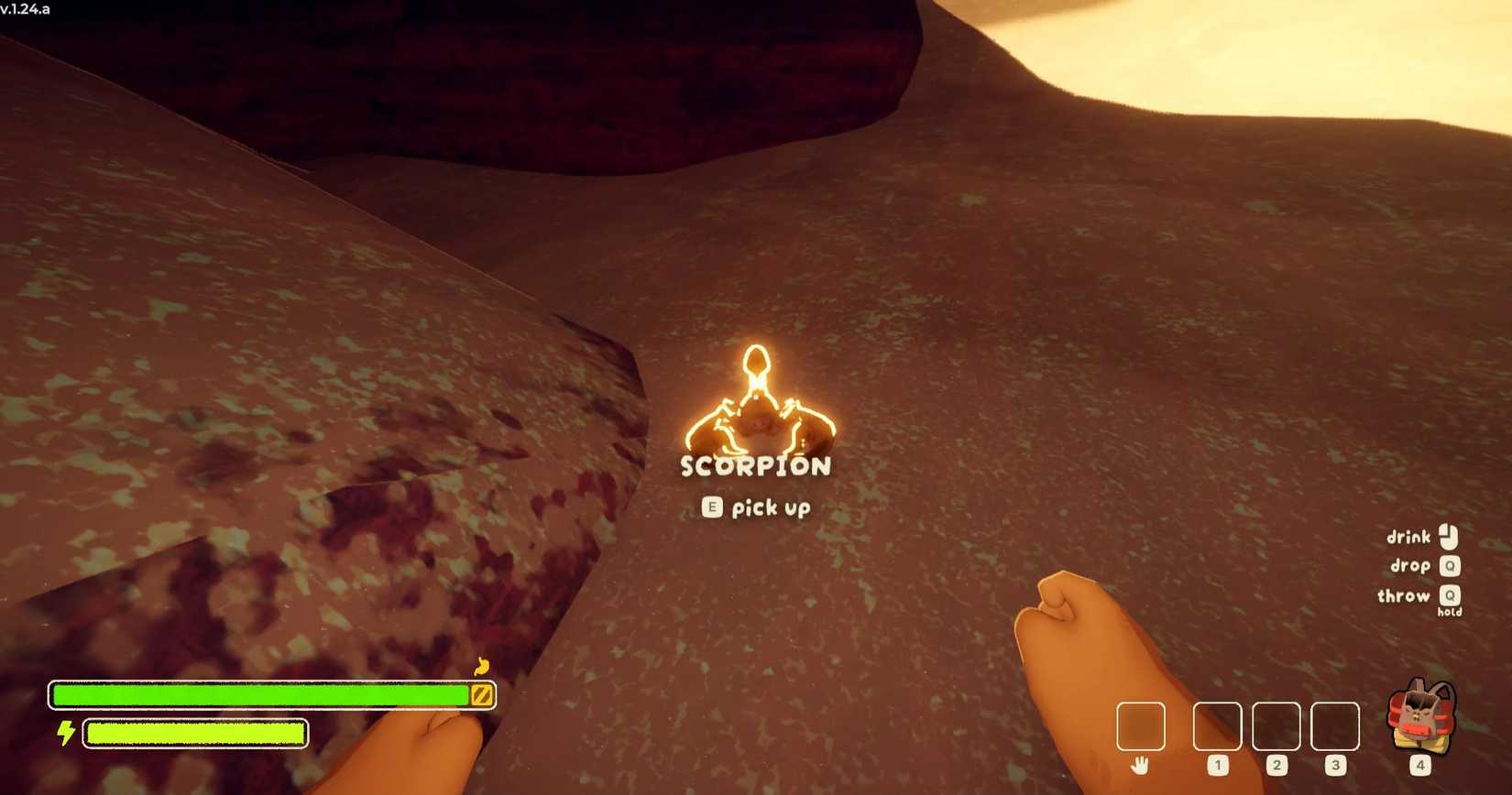Click the stomach icon above the health bar
The image size is (1512, 795).
(x=481, y=668)
